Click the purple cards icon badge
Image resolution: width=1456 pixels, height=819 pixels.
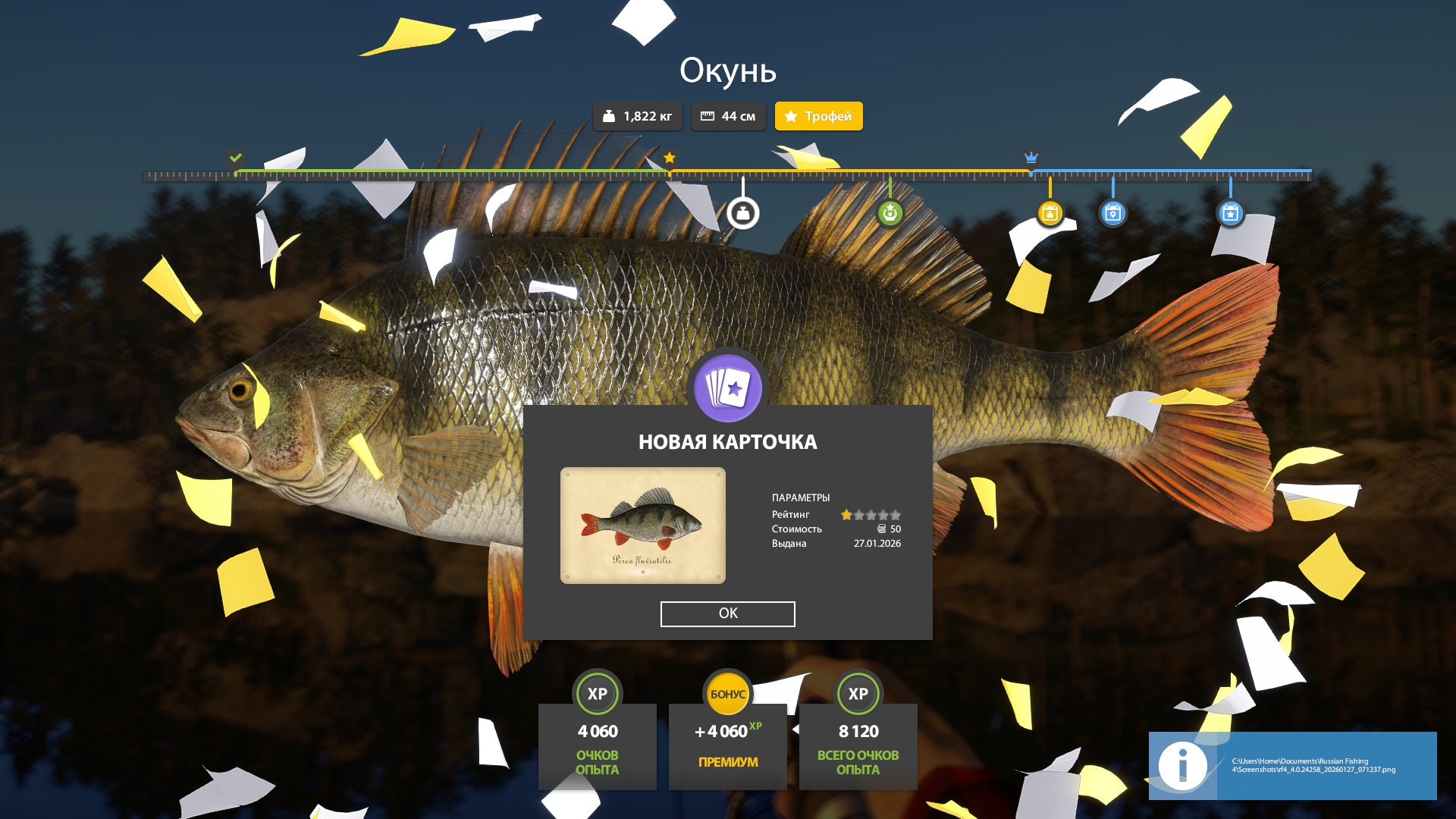coord(728,388)
